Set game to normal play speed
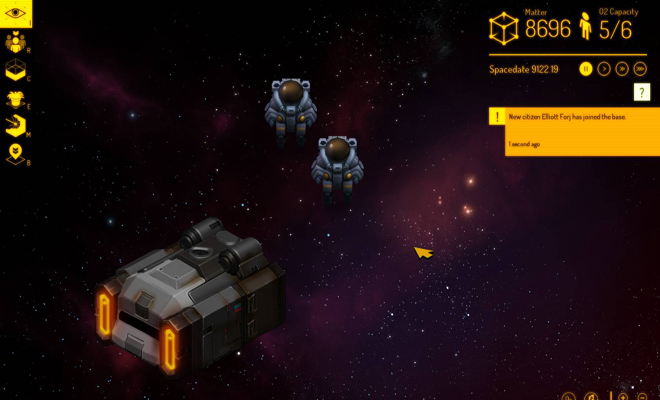The image size is (660, 400). pos(604,69)
